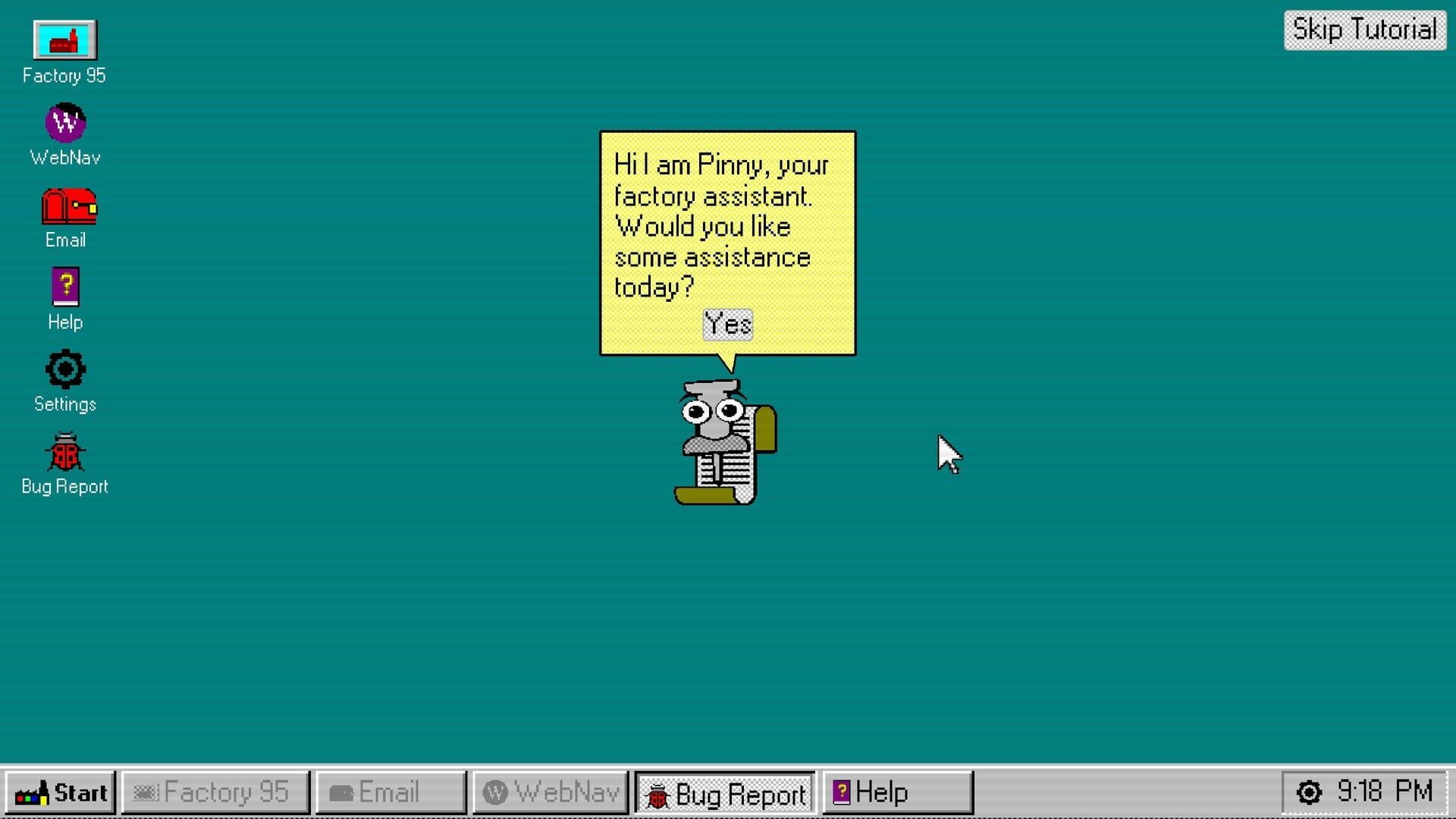This screenshot has height=819, width=1456.
Task: Answer Yes to Pinny's assistance offer
Action: (x=727, y=324)
